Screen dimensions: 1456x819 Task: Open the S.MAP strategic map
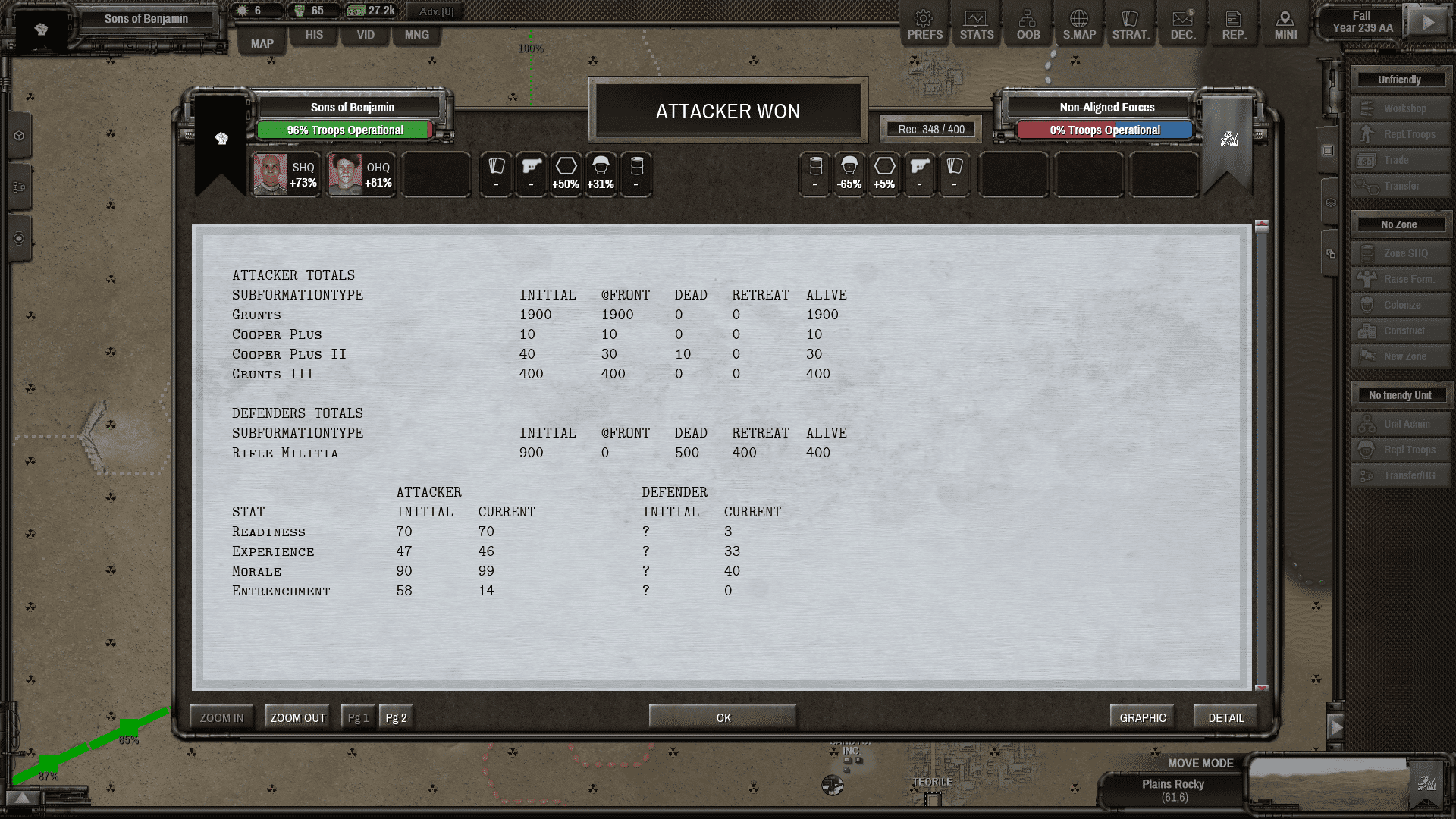1079,24
